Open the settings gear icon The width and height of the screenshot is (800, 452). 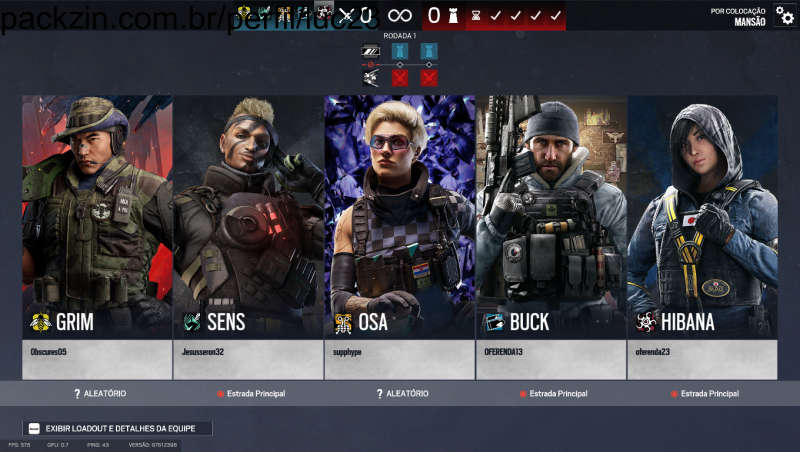click(x=785, y=16)
